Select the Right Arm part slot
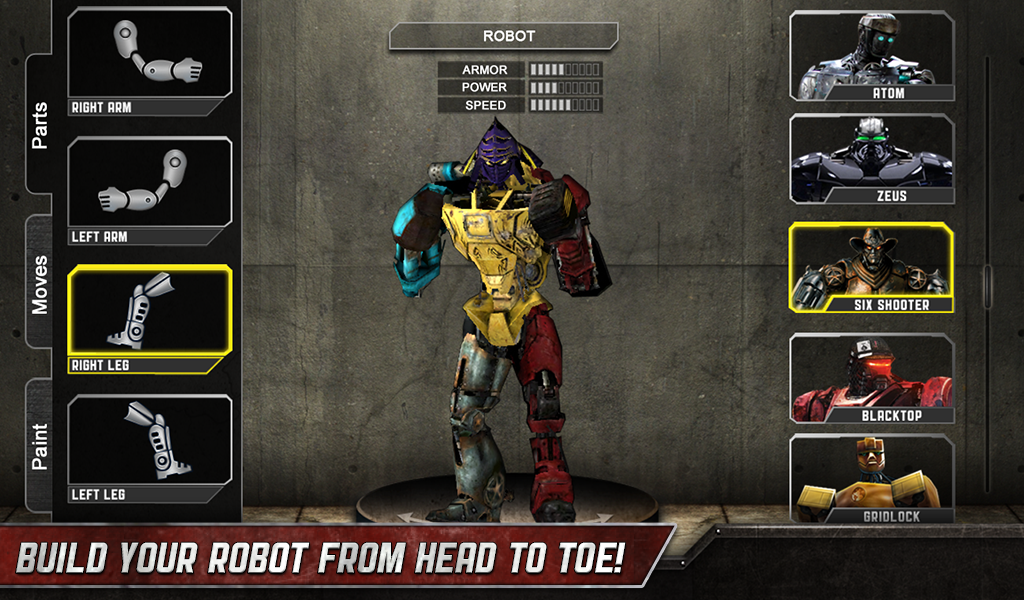Screen dimensions: 1024x600 tap(150, 62)
